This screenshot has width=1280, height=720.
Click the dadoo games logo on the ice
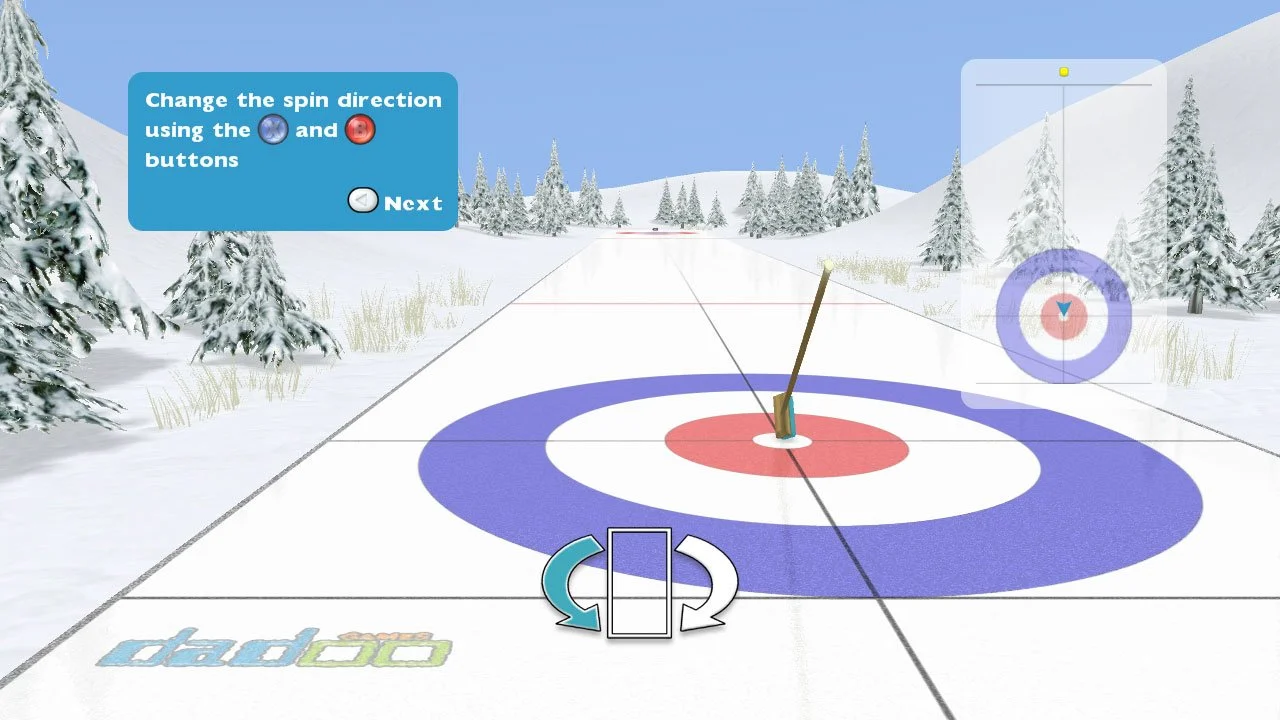(280, 650)
